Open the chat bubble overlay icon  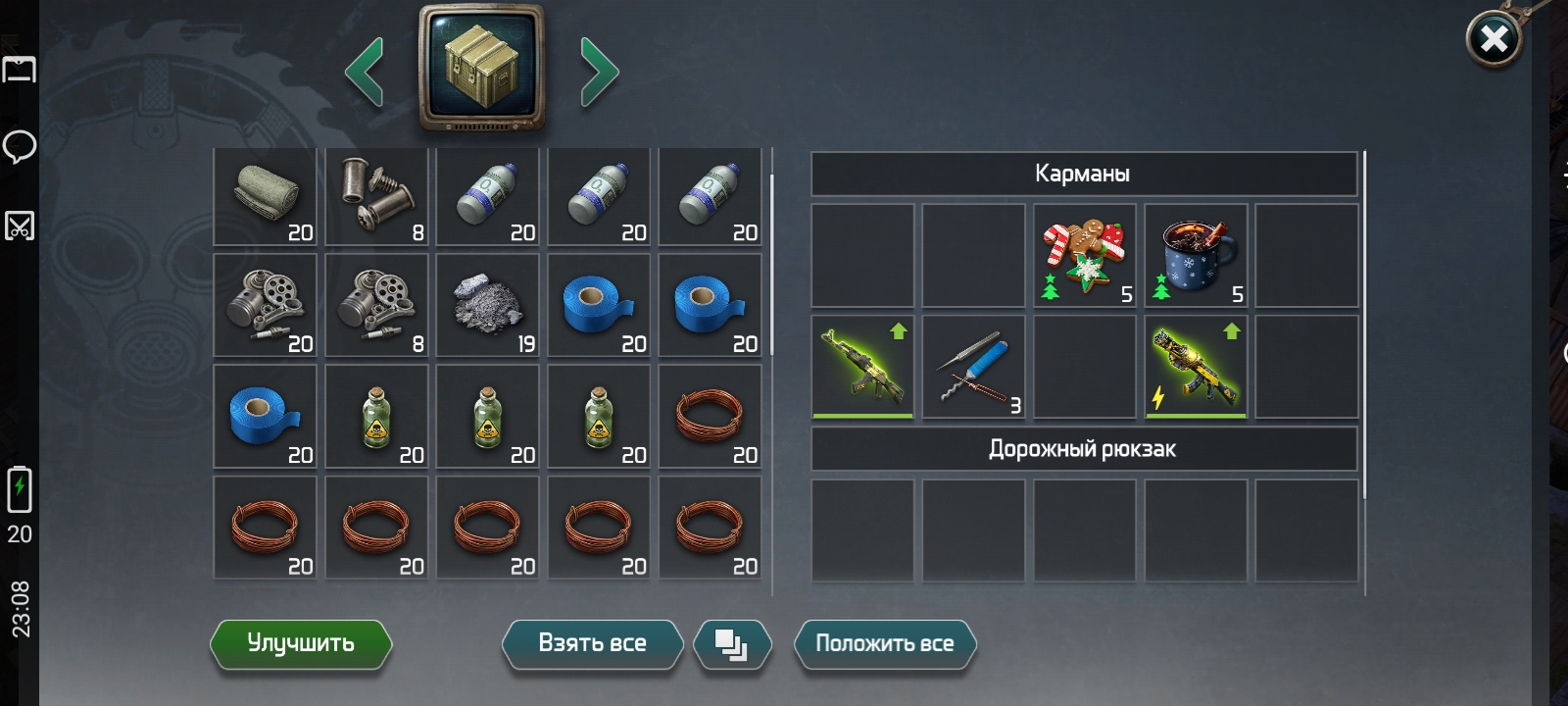click(20, 147)
